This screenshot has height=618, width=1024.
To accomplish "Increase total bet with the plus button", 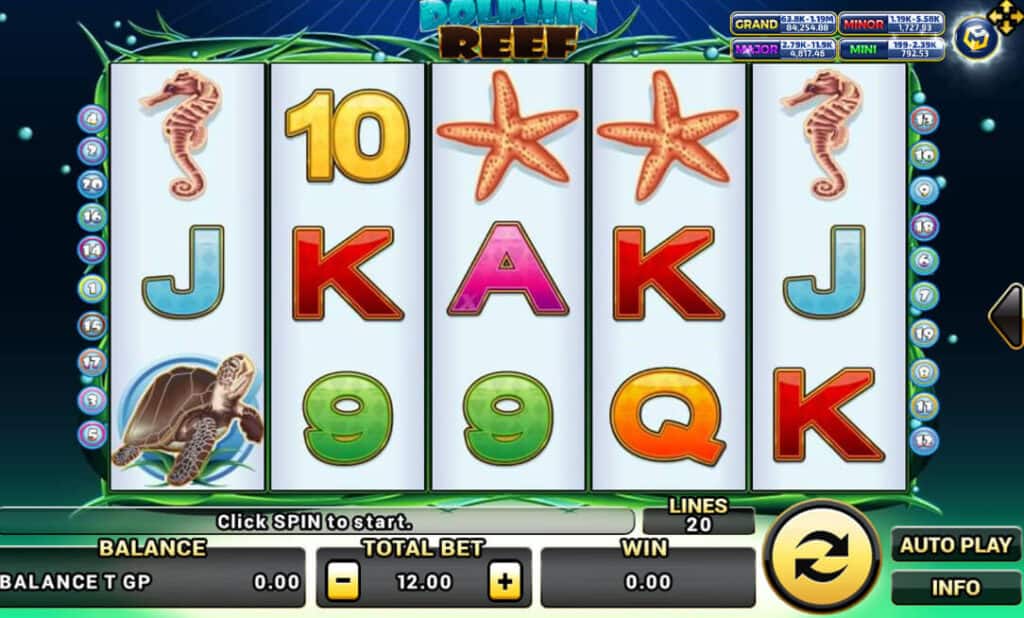I will click(505, 581).
